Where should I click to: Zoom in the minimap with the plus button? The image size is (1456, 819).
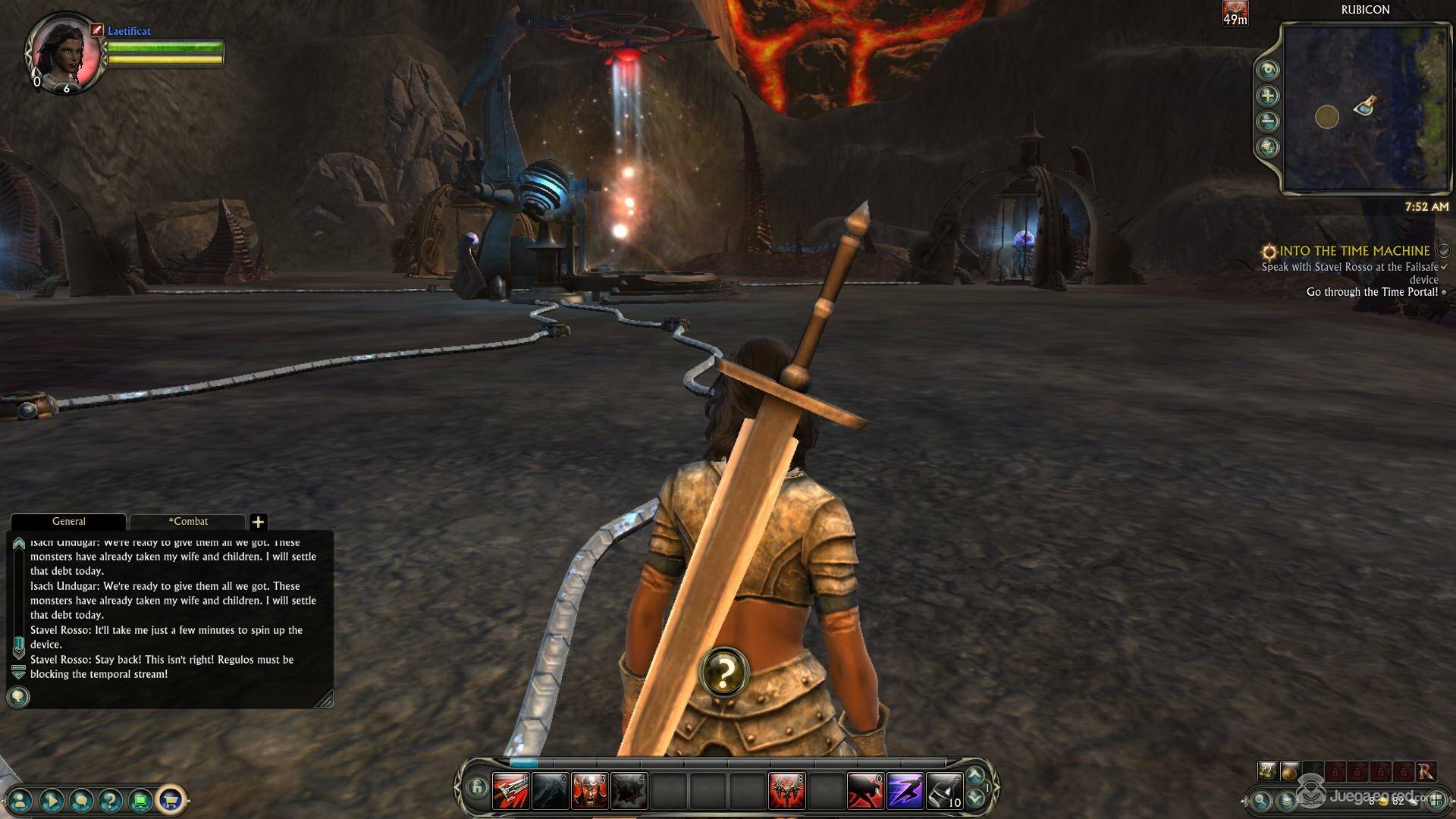pos(1268,96)
